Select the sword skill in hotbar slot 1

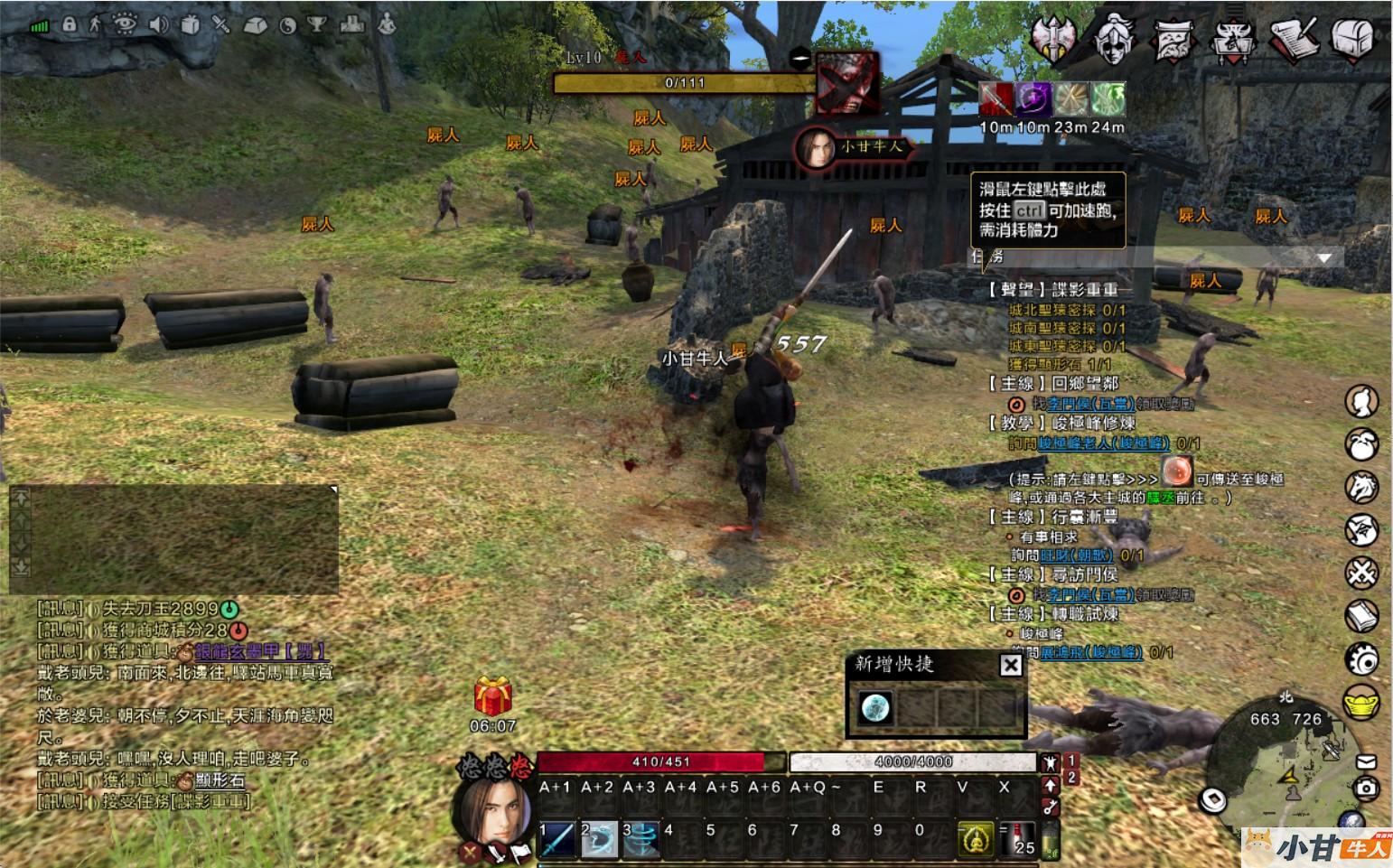[x=558, y=840]
